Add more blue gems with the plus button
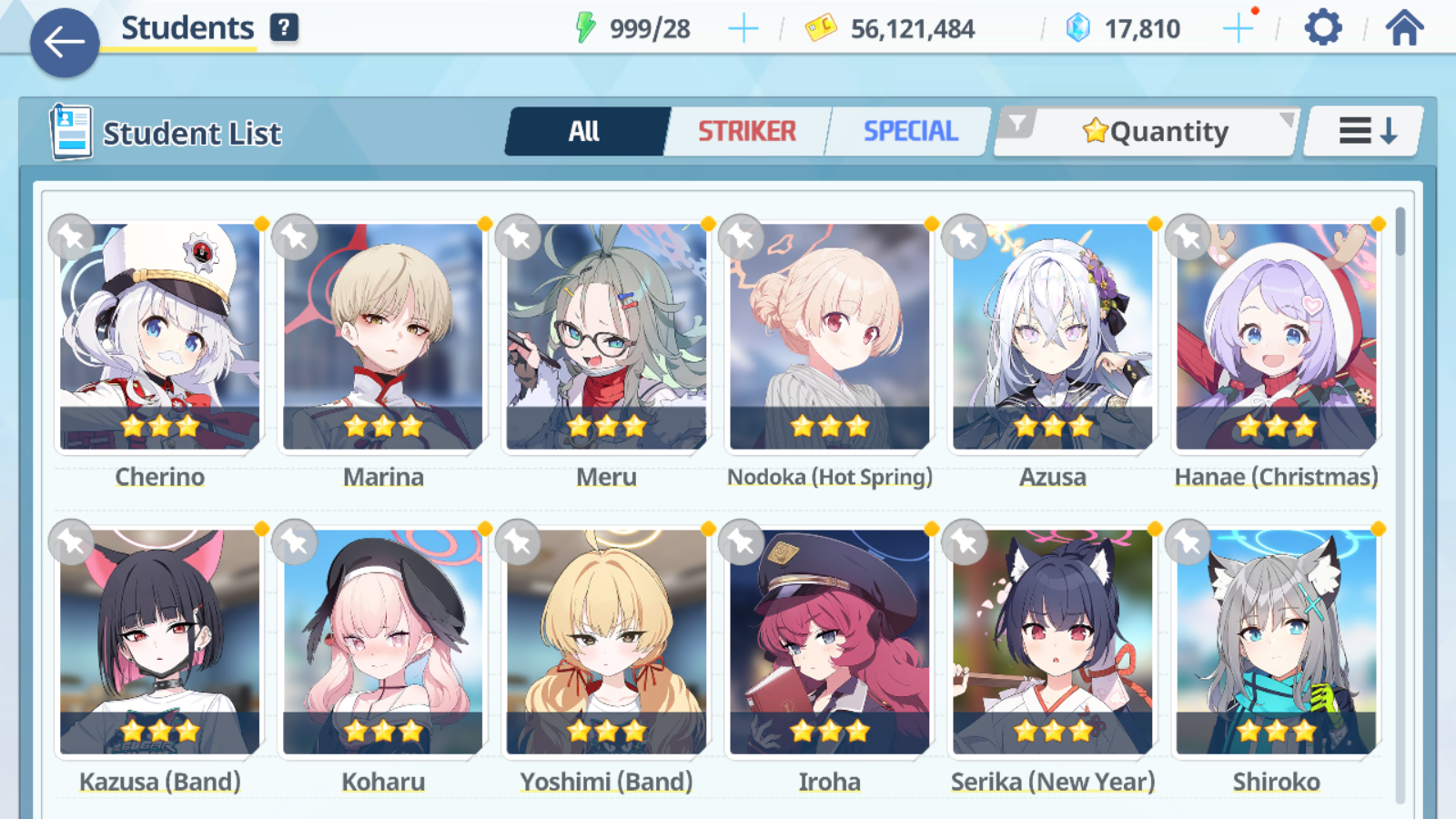Viewport: 1456px width, 819px height. [1238, 29]
